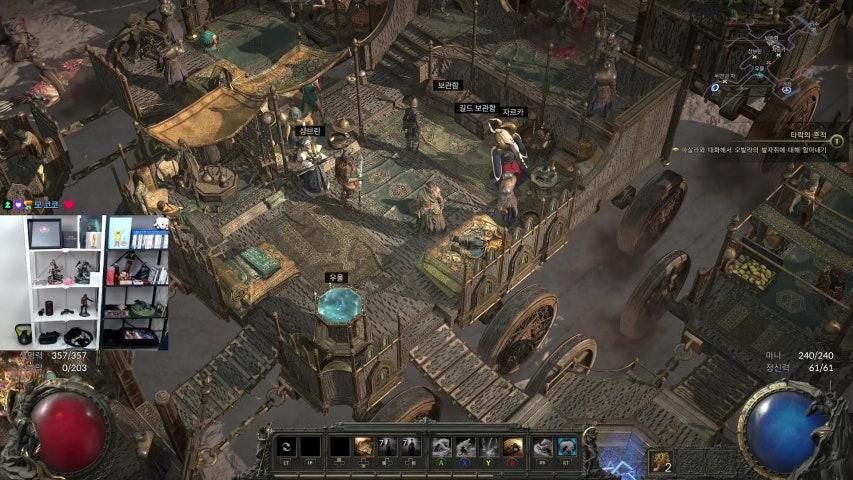
Task: Select the 보관함 stash label
Action: tap(447, 86)
